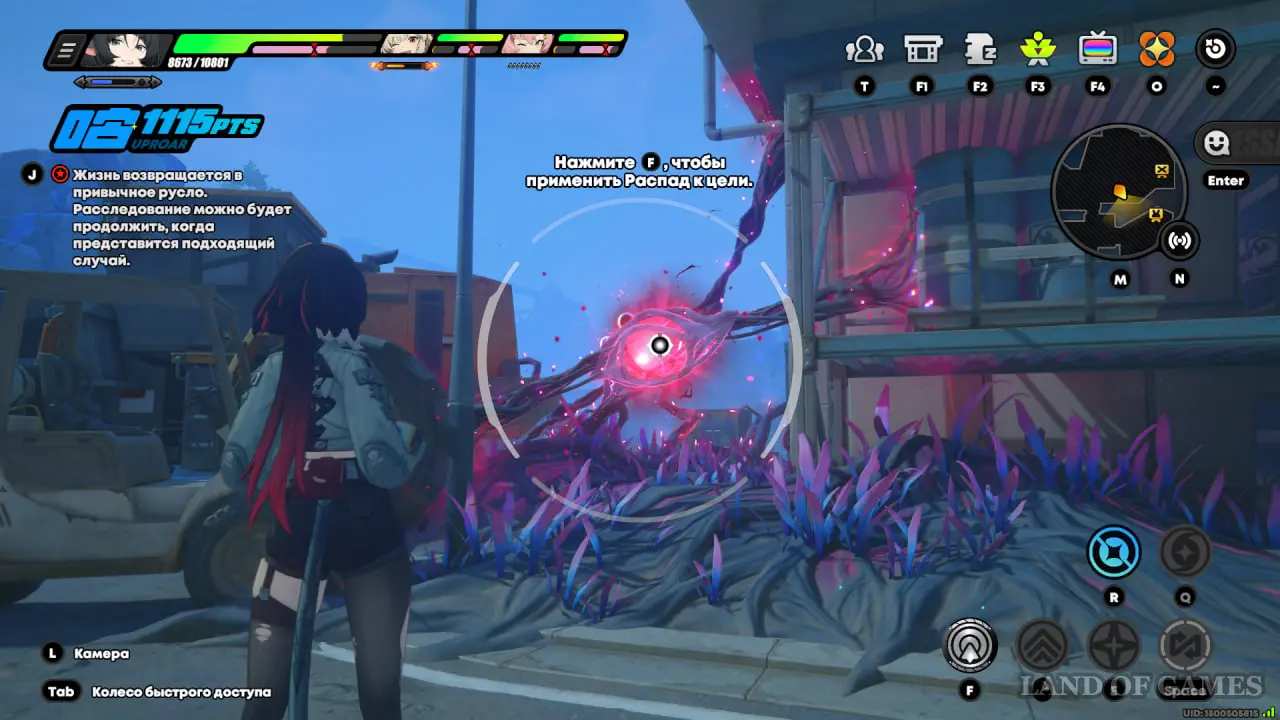Activate the blue glowing skill icon
The image size is (1280, 720).
(1114, 552)
